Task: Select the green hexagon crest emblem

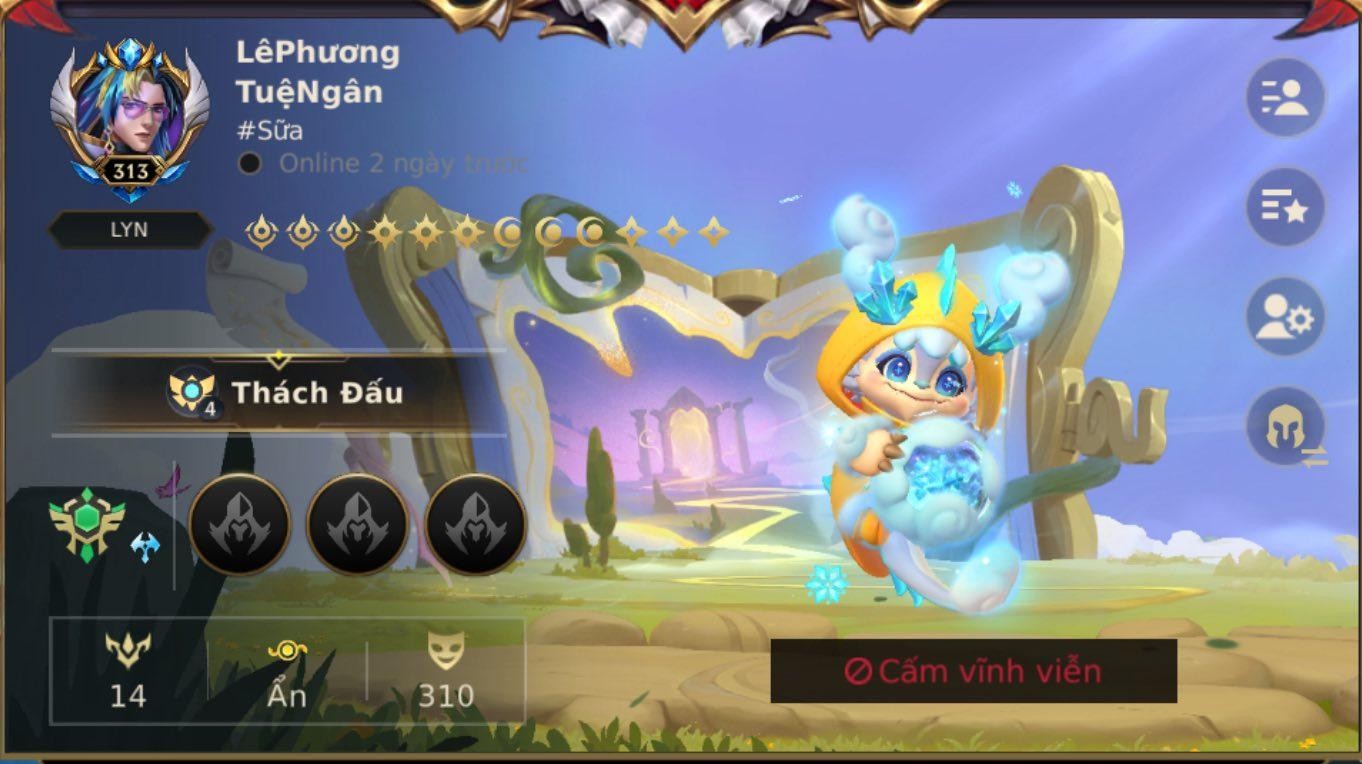Action: tap(87, 523)
